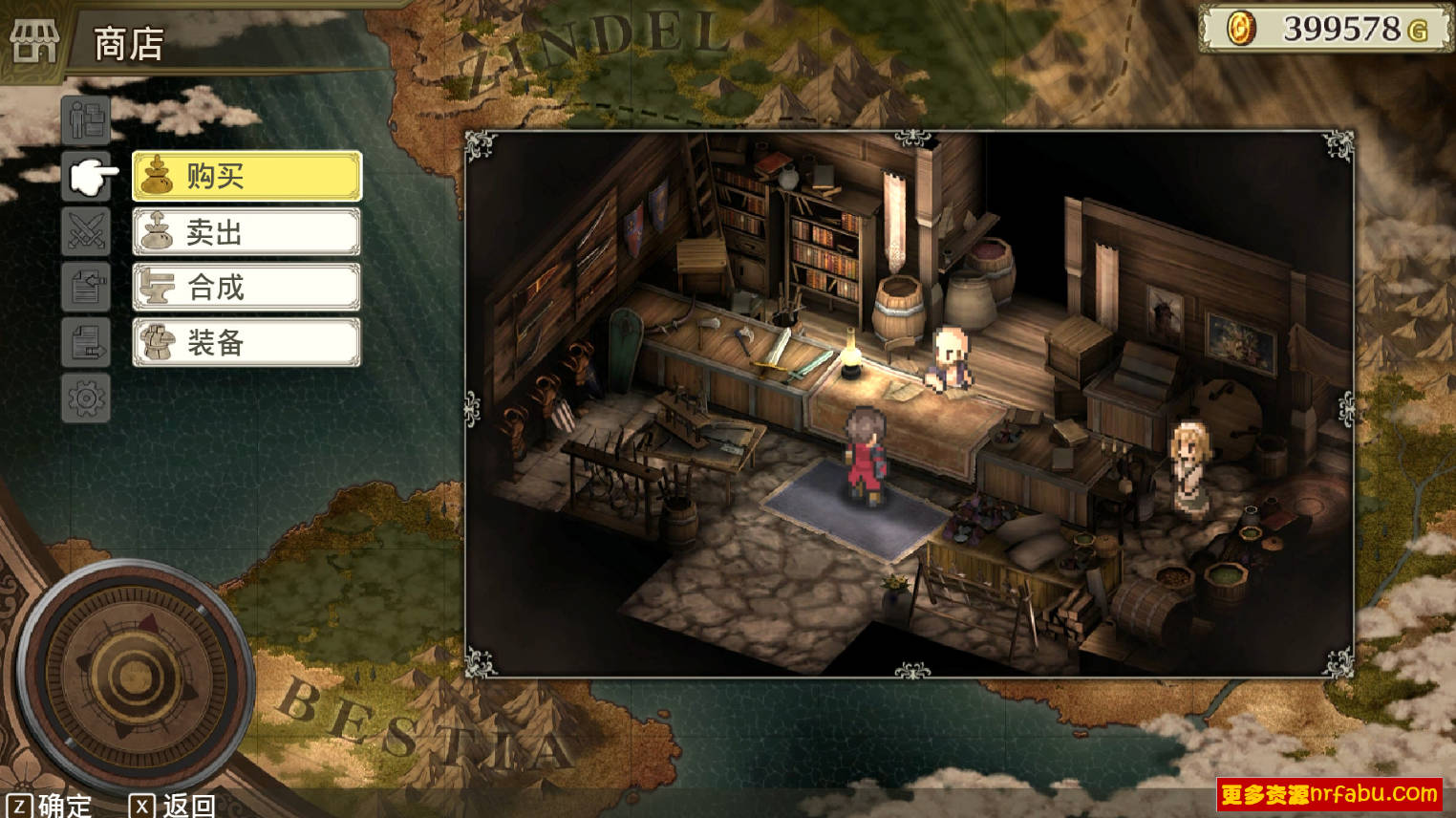Choose the 卖出 (Sell) menu option
1456x818 pixels.
246,232
